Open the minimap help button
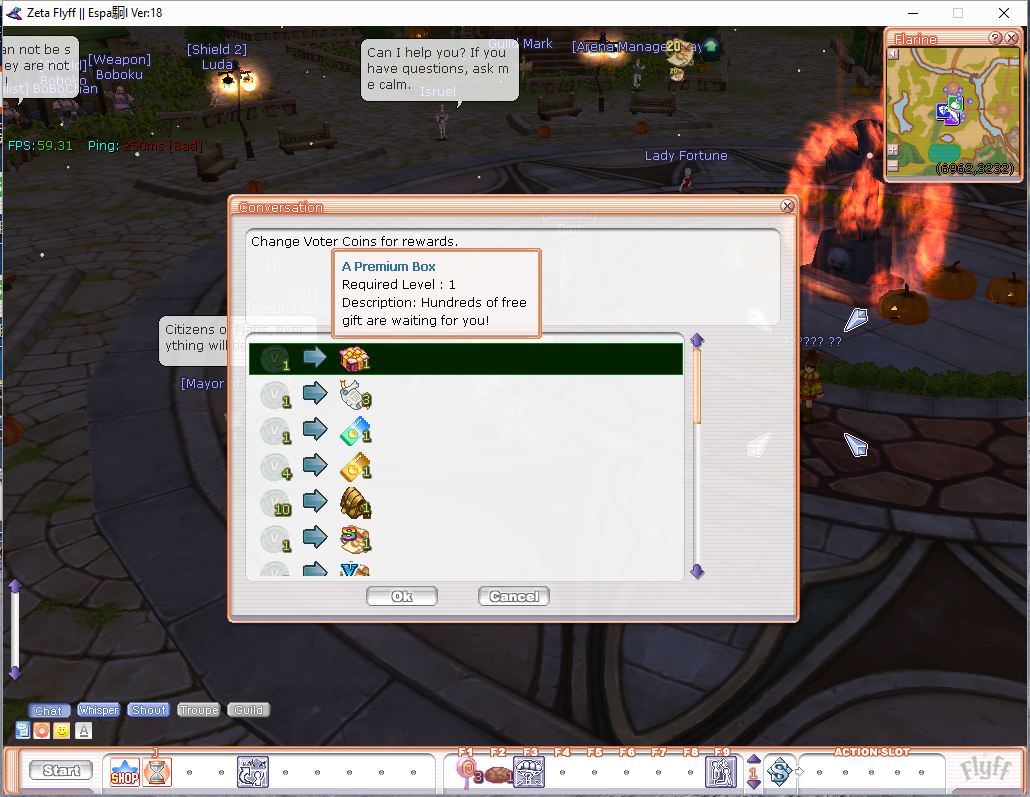This screenshot has height=797, width=1030. pyautogui.click(x=996, y=38)
